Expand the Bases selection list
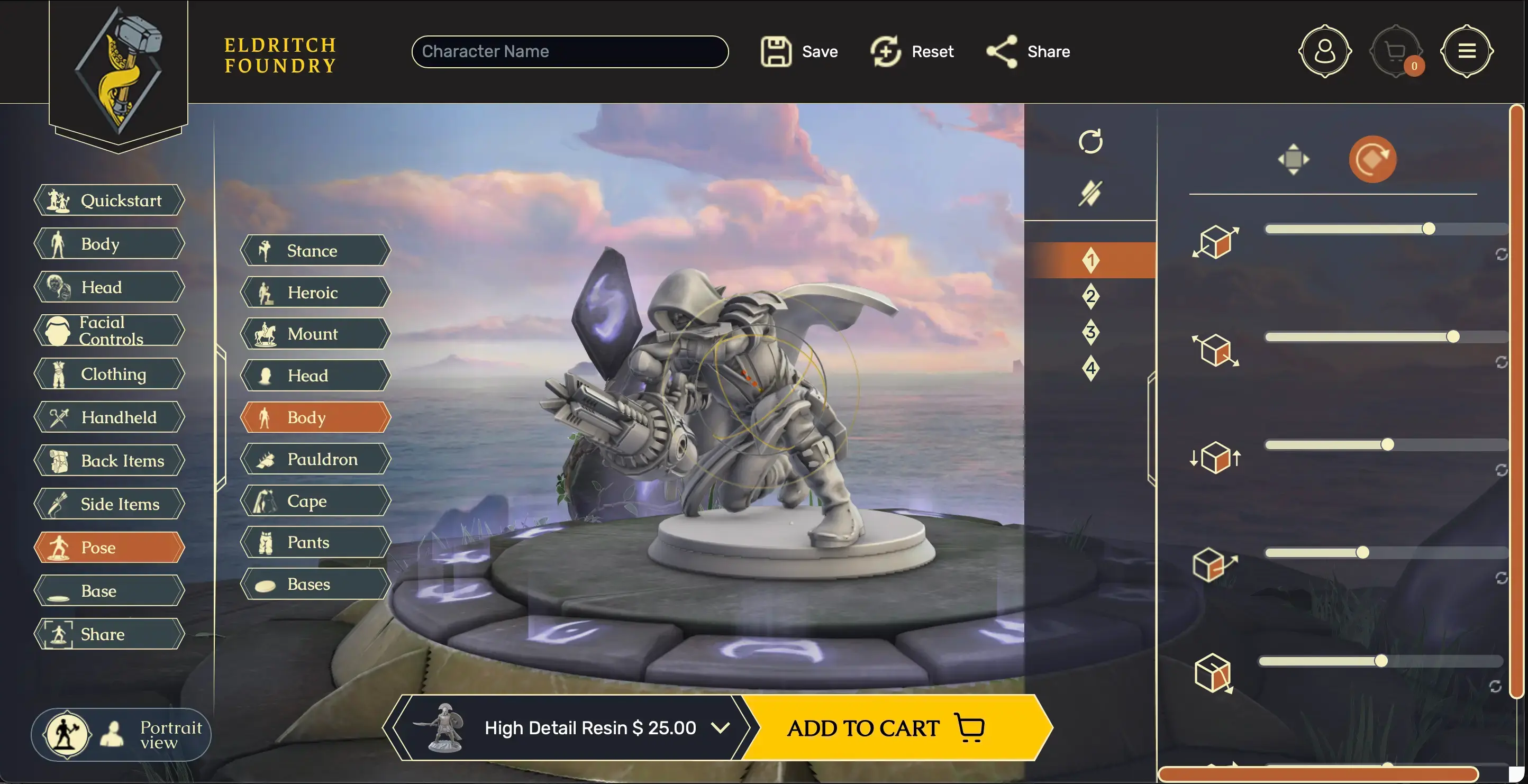Screen dimensions: 1528x784 click(314, 584)
